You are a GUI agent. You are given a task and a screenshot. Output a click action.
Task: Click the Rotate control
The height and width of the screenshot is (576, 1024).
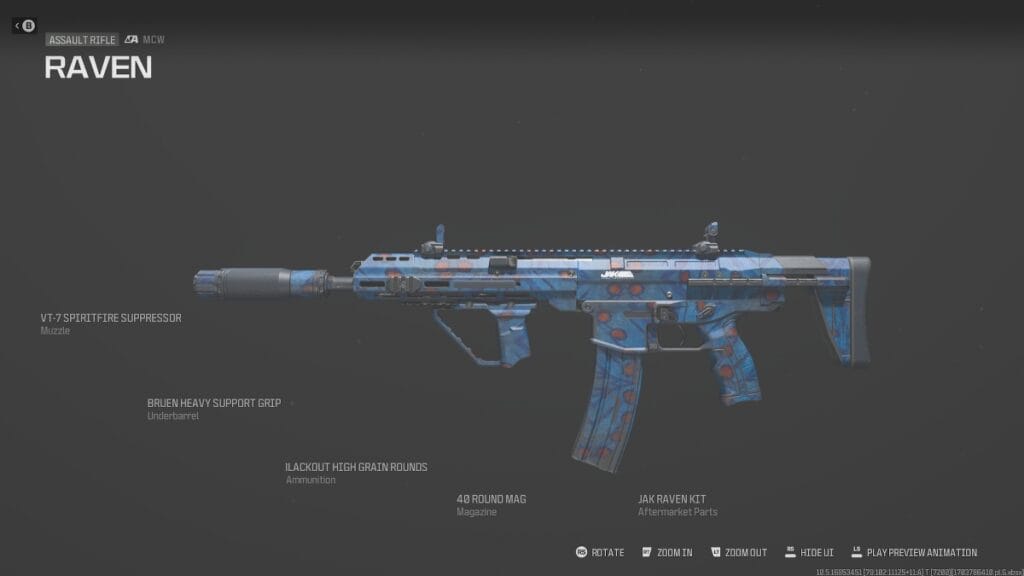coord(600,552)
